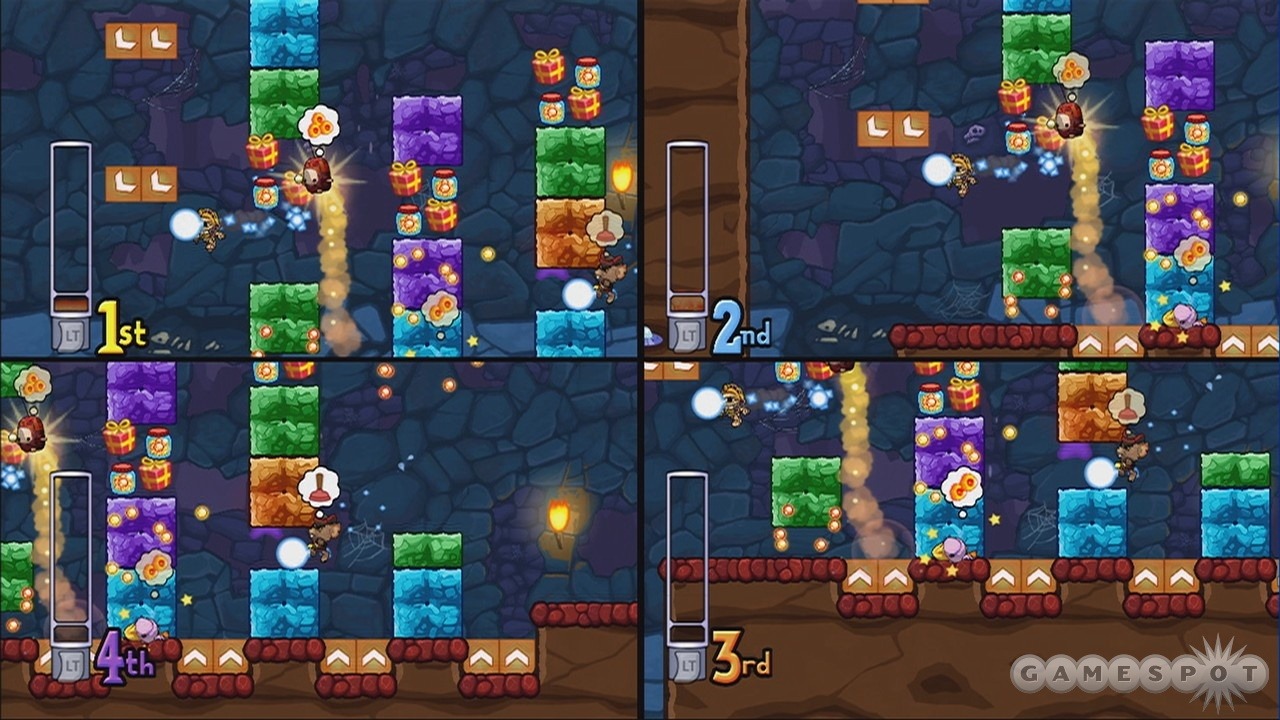Click the arrow panel on player 2's wooden ledge
Viewport: 1280px width, 720px height.
point(1092,342)
